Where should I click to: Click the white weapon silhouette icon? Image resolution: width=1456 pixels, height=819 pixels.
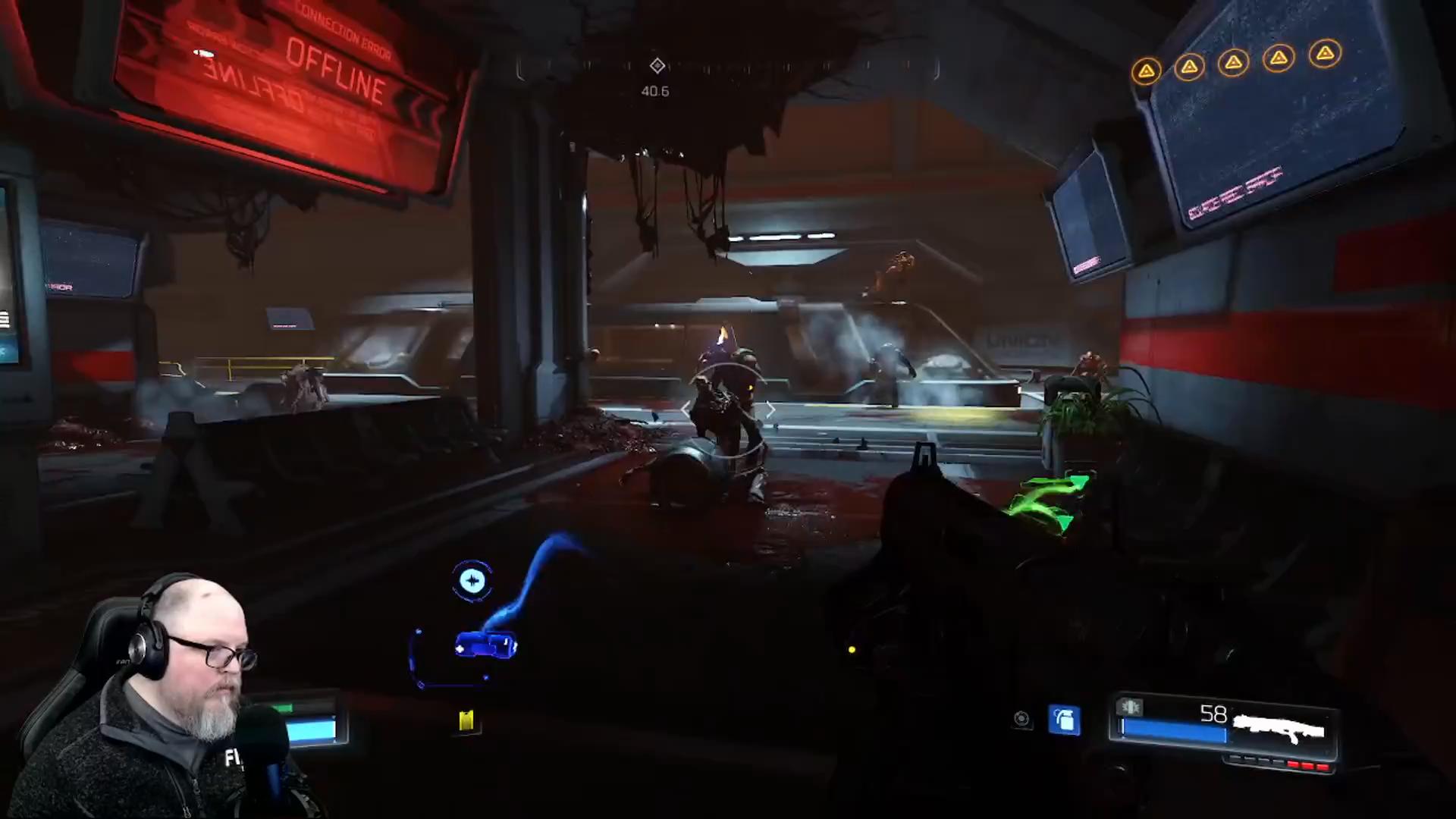1279,730
